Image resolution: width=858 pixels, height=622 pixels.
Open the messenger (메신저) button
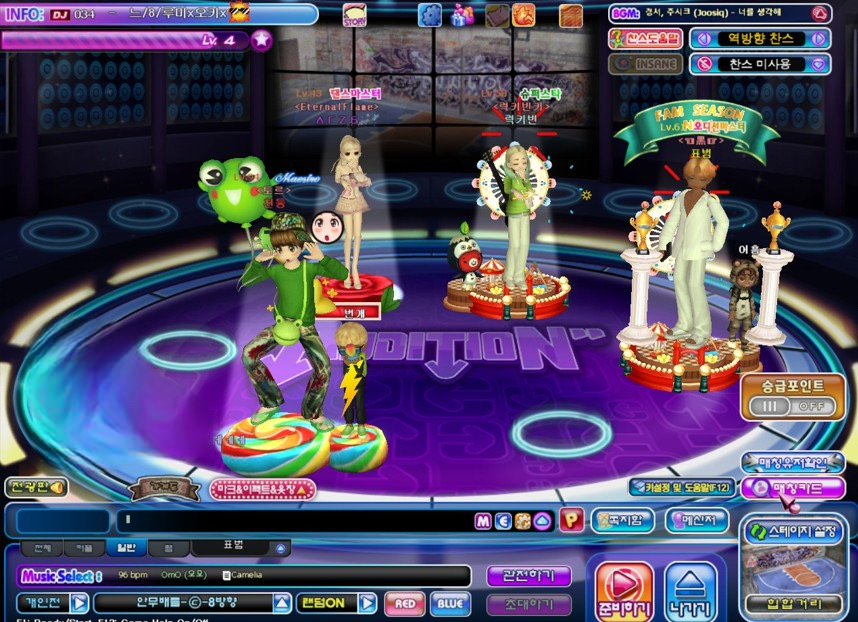(696, 520)
